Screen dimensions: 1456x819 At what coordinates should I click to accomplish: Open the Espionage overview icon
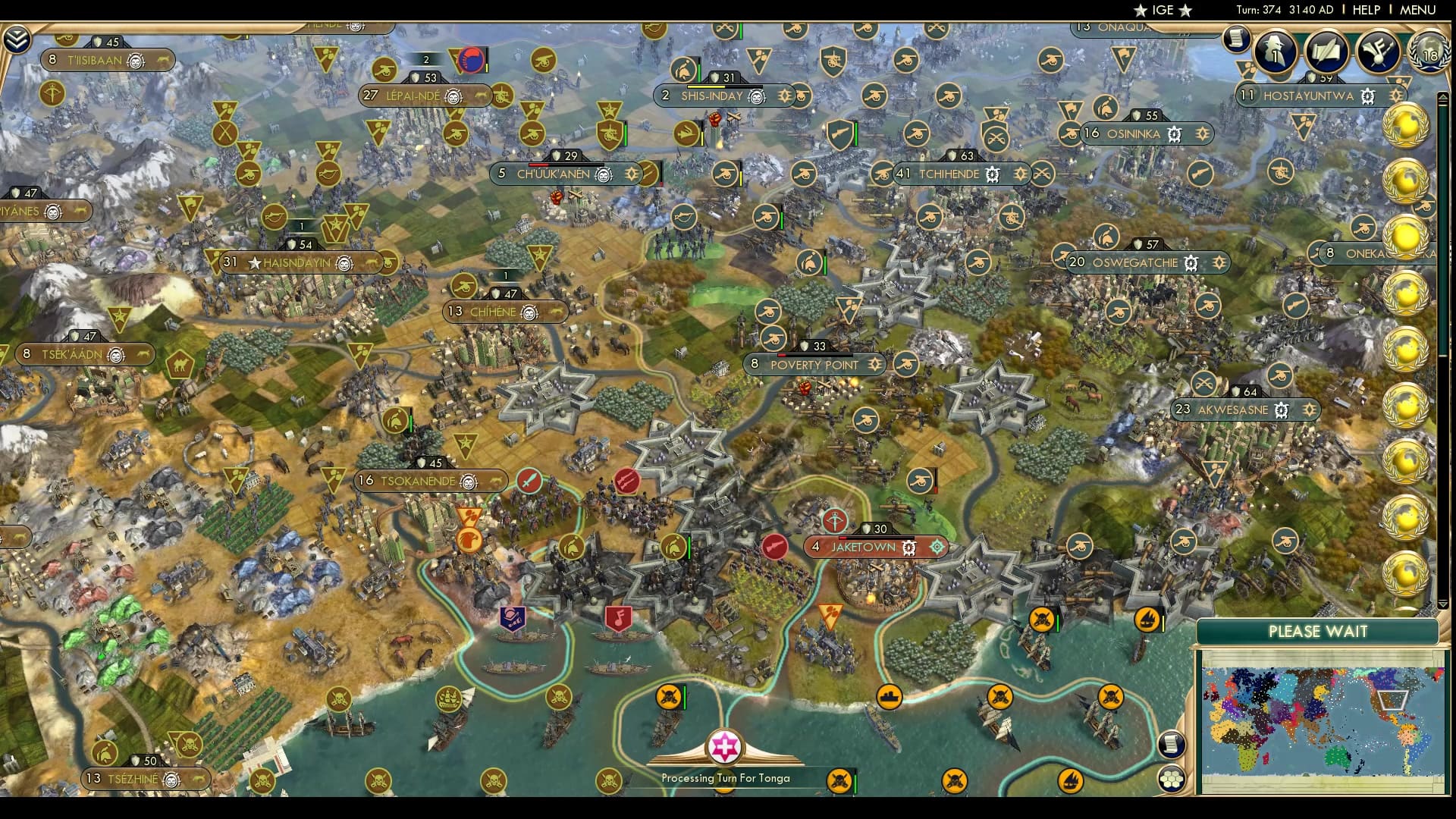click(1275, 53)
